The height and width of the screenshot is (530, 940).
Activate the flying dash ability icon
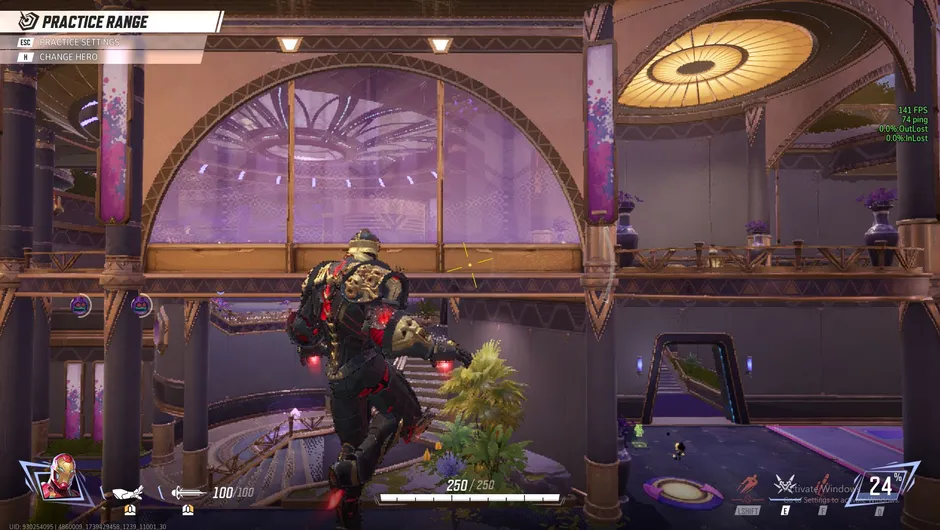click(x=748, y=487)
